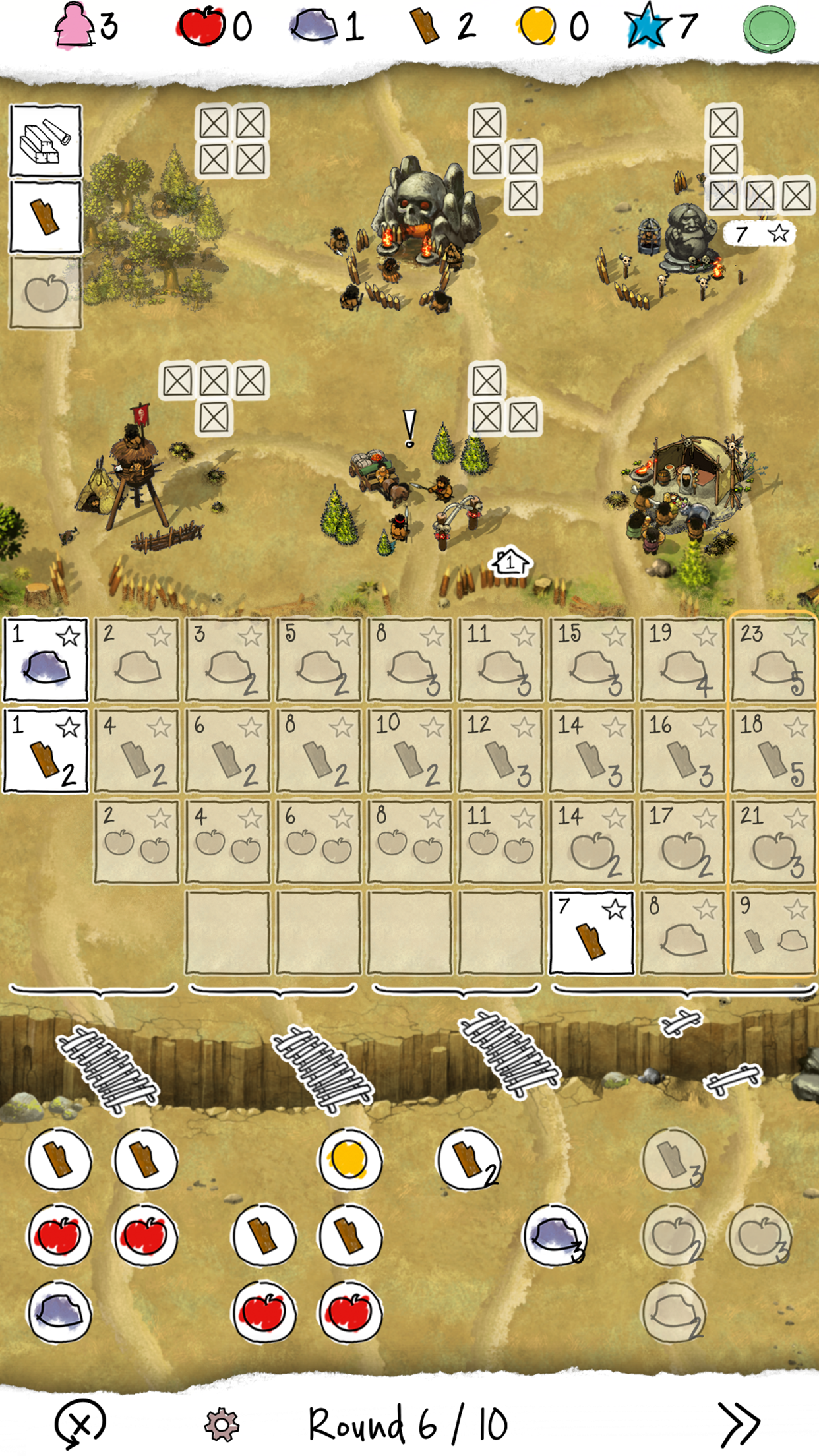Choose the 23-star stone tile
This screenshot has height=1456, width=819.
click(x=773, y=659)
